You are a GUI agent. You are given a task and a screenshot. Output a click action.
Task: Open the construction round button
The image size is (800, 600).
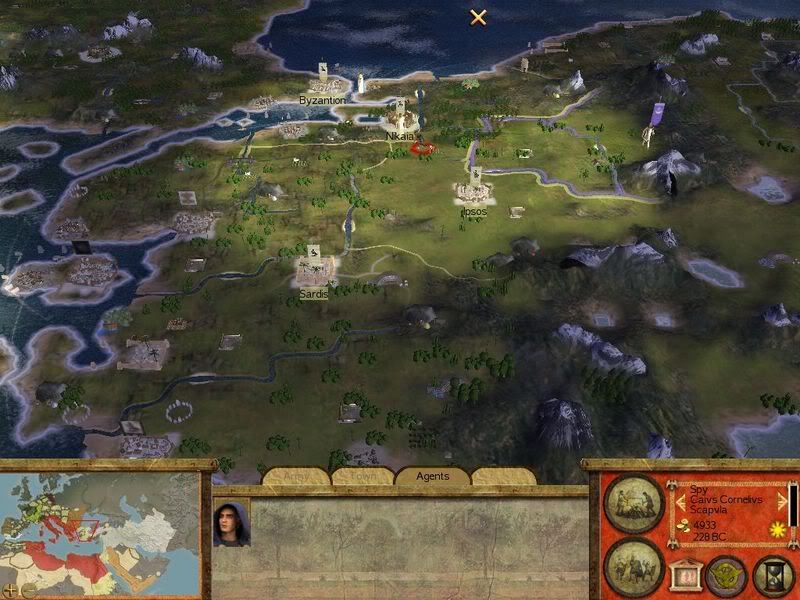pos(633,502)
